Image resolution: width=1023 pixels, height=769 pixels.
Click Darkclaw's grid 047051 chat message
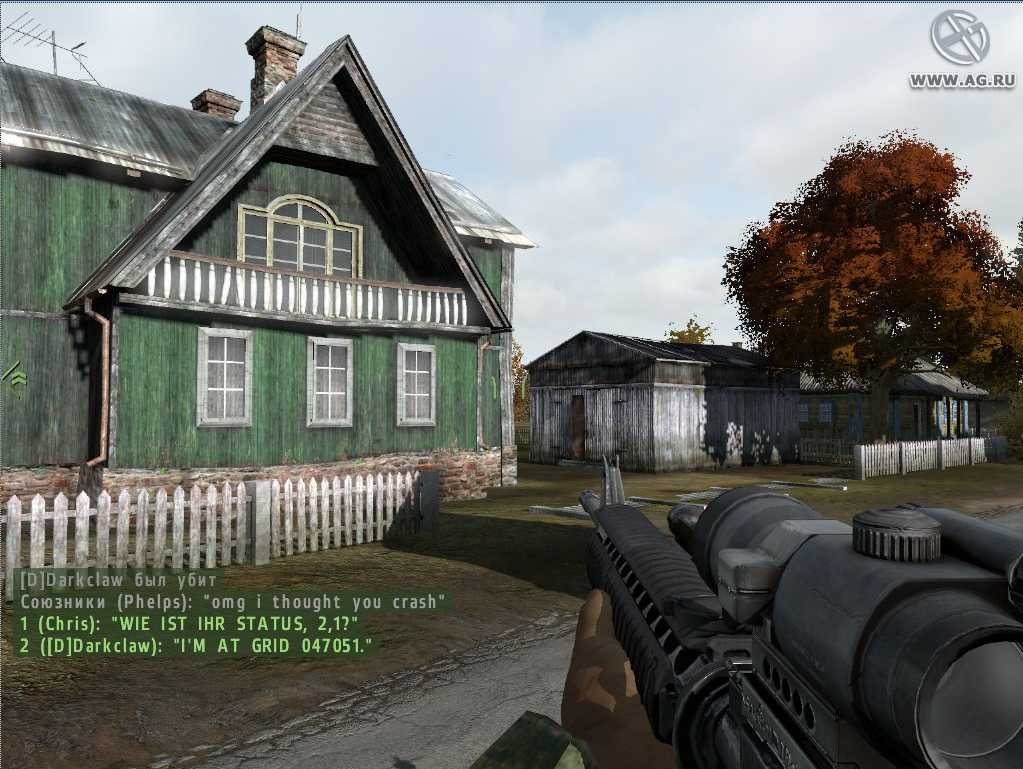click(198, 646)
